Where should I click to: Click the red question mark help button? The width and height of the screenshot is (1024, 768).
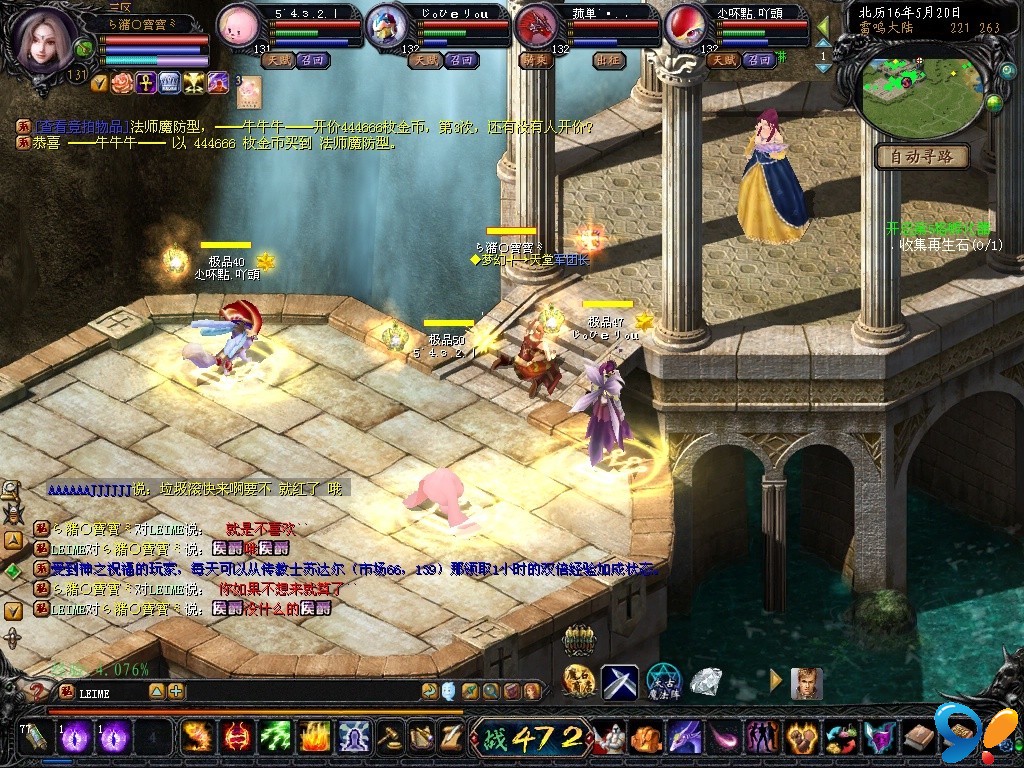[x=38, y=692]
